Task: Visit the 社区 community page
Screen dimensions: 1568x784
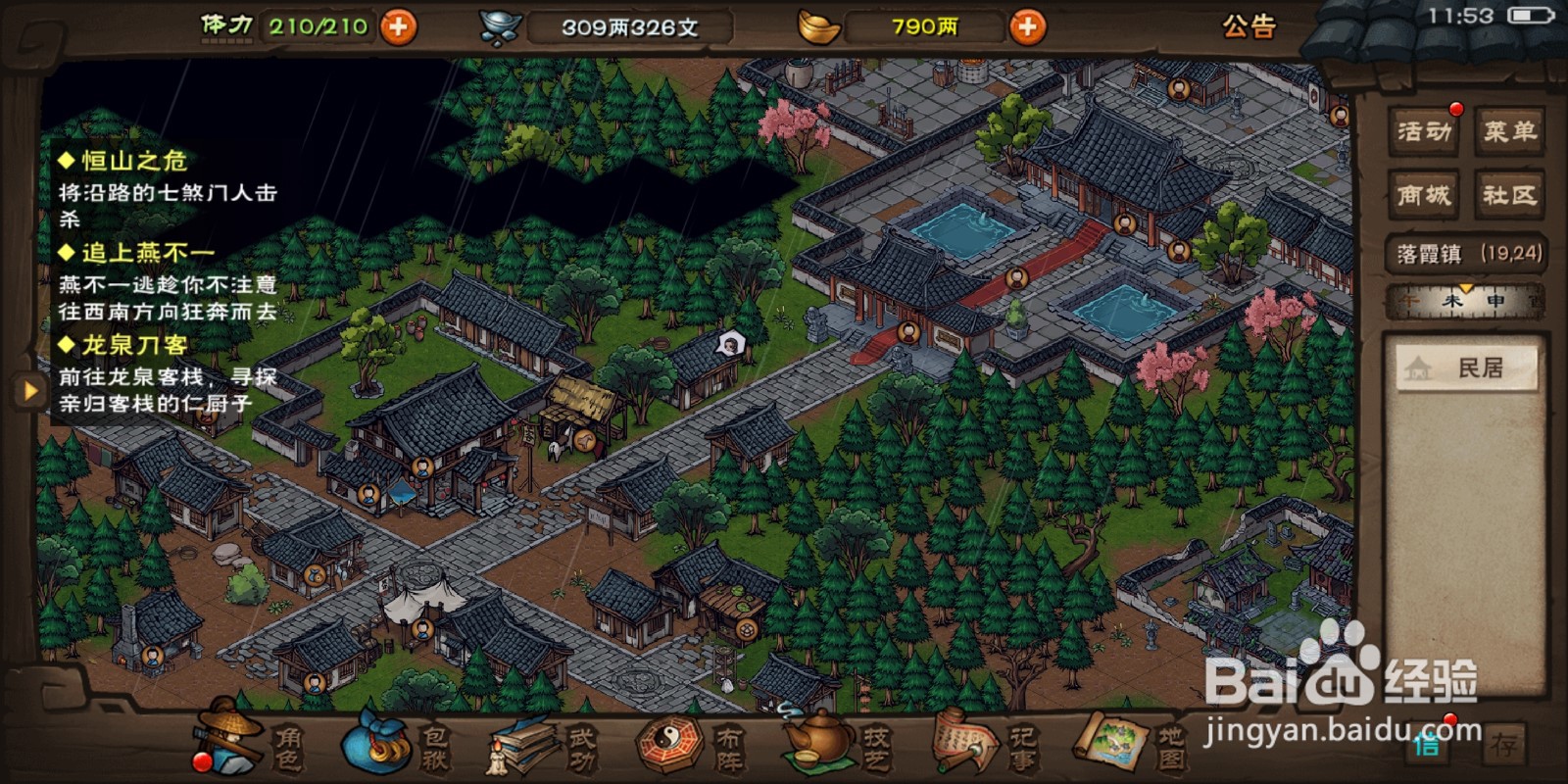Action: click(x=1506, y=193)
